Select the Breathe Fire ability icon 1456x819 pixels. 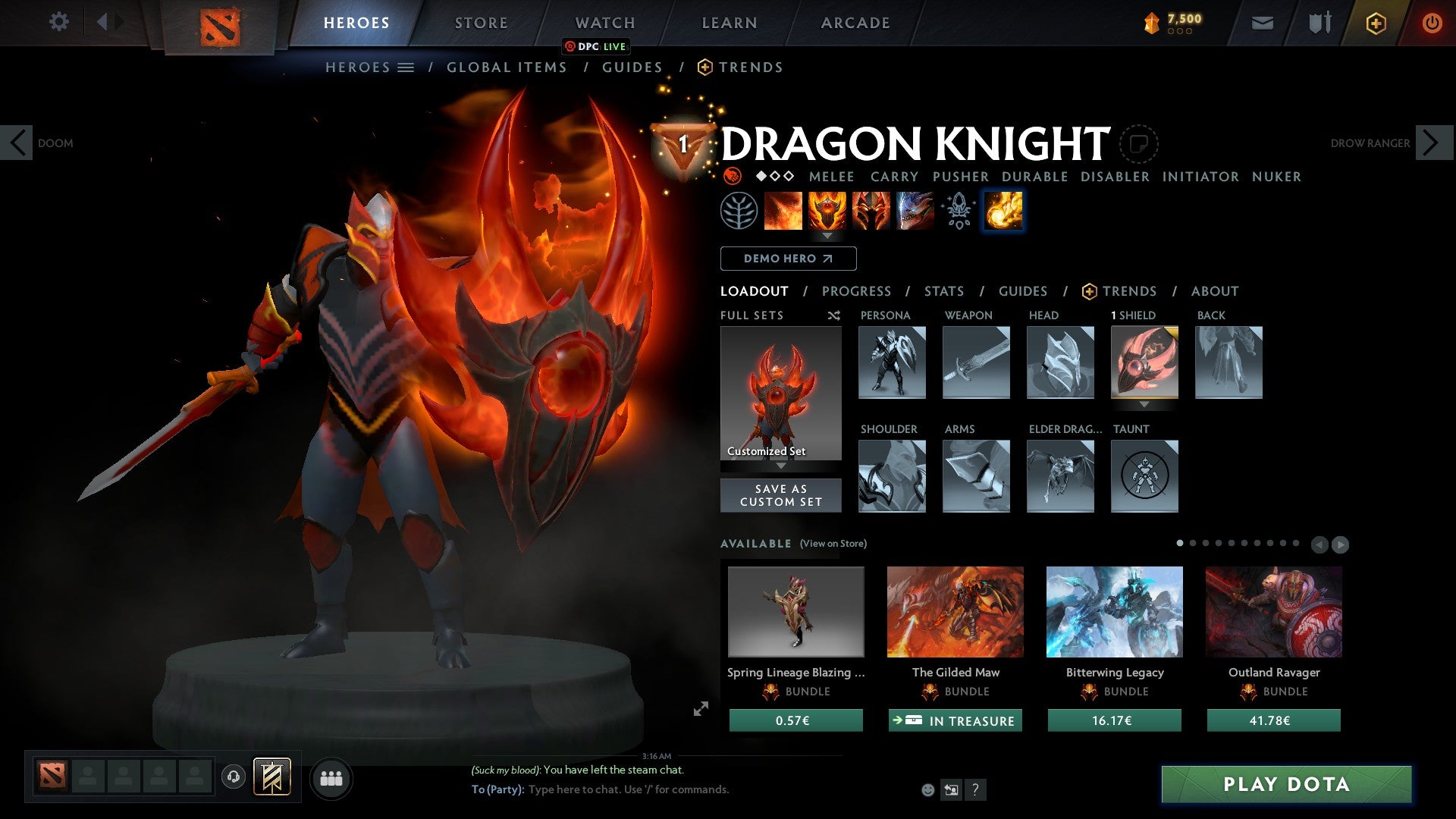(783, 211)
